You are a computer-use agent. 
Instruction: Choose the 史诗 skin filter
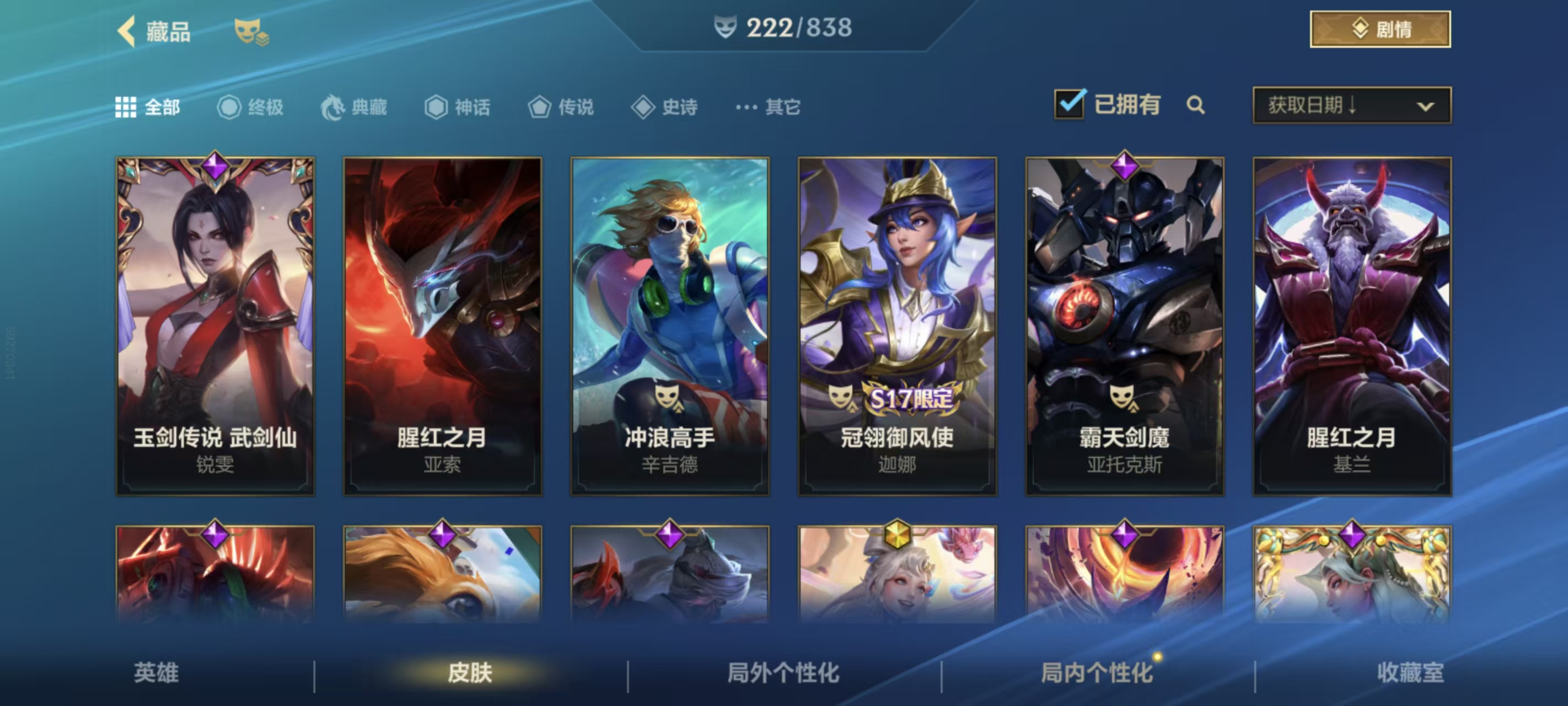click(665, 107)
